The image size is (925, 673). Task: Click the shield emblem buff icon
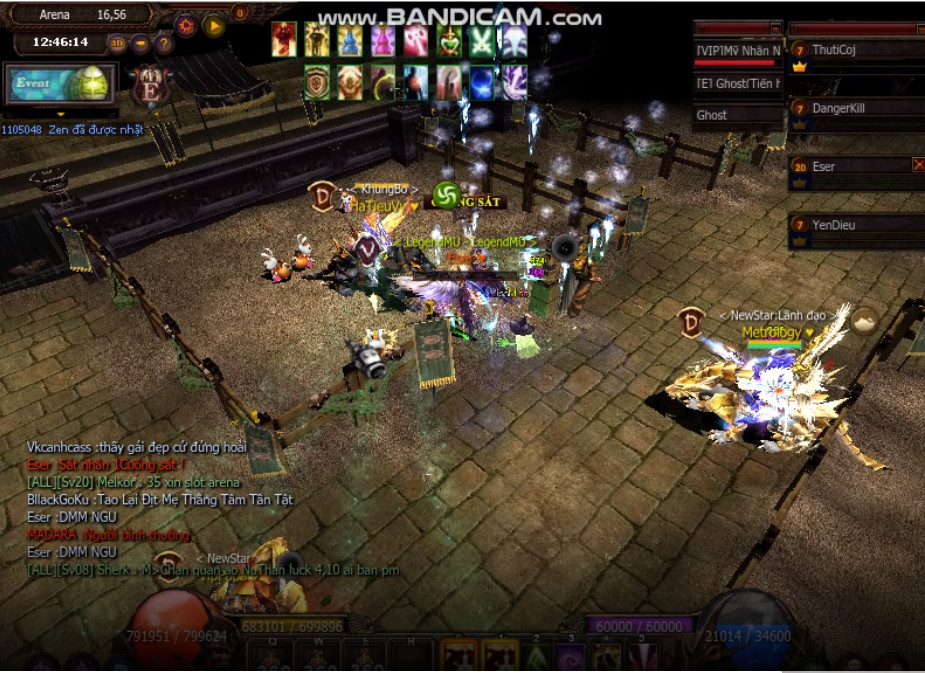point(317,82)
